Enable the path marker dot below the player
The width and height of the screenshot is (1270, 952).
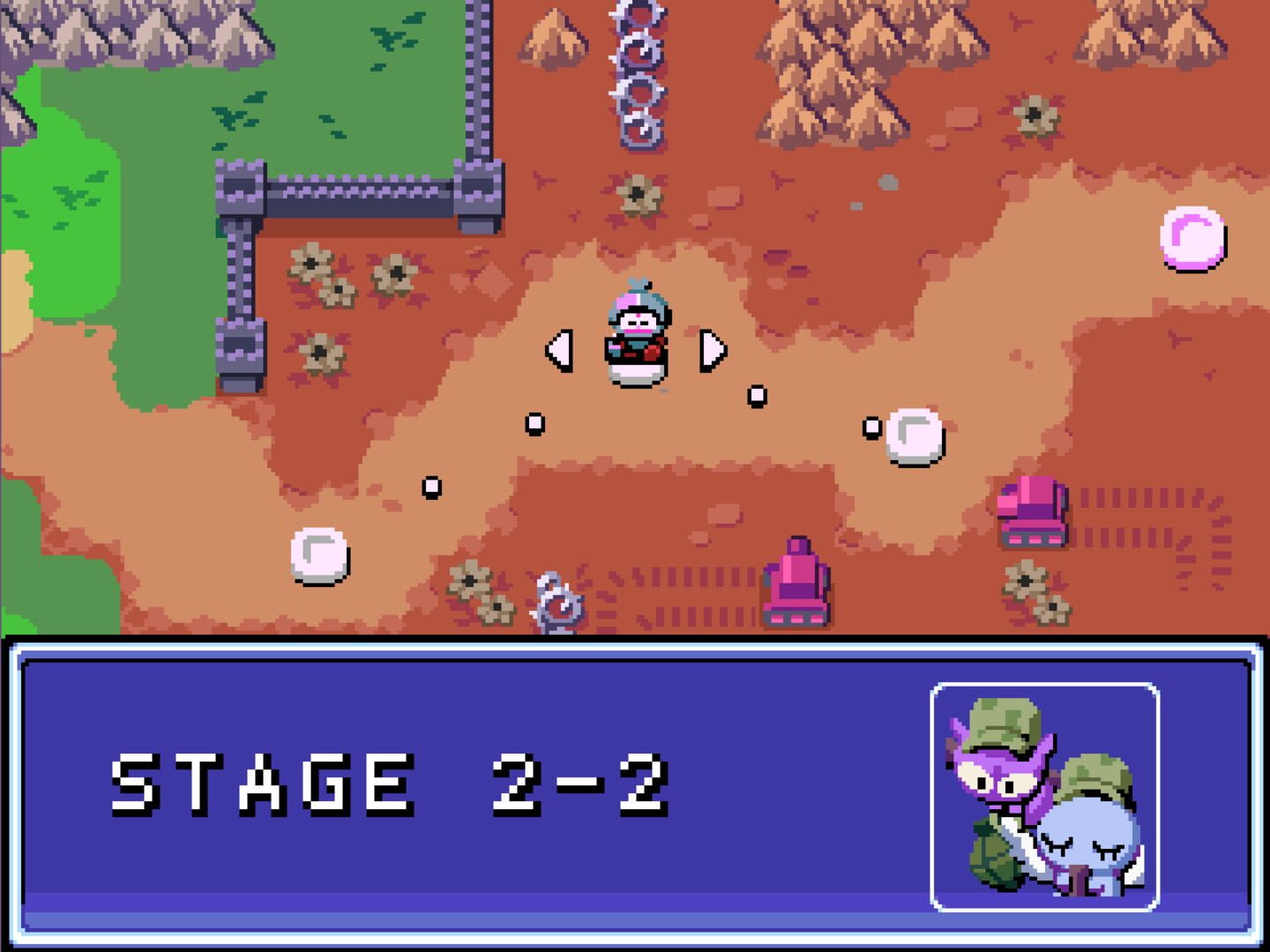[534, 423]
